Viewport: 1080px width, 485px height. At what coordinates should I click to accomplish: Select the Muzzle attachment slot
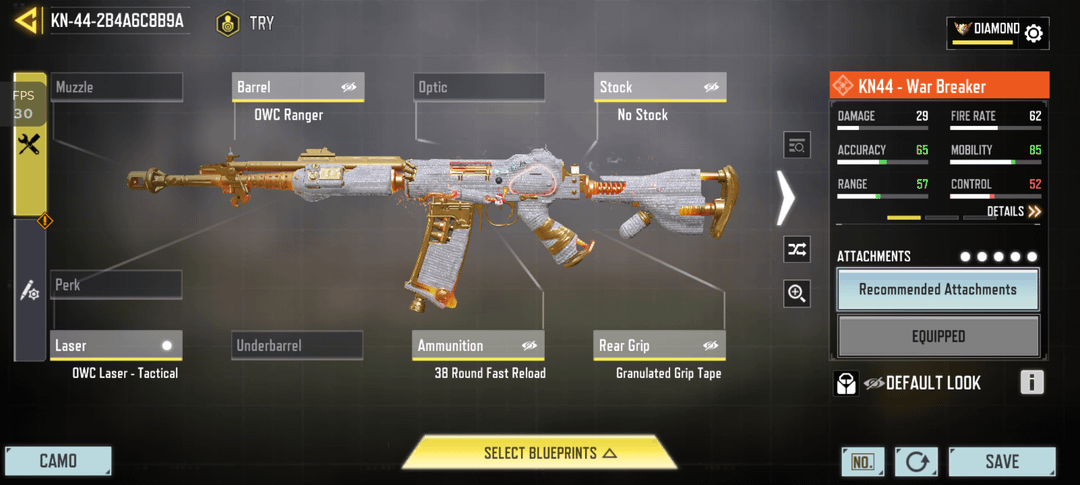(117, 88)
